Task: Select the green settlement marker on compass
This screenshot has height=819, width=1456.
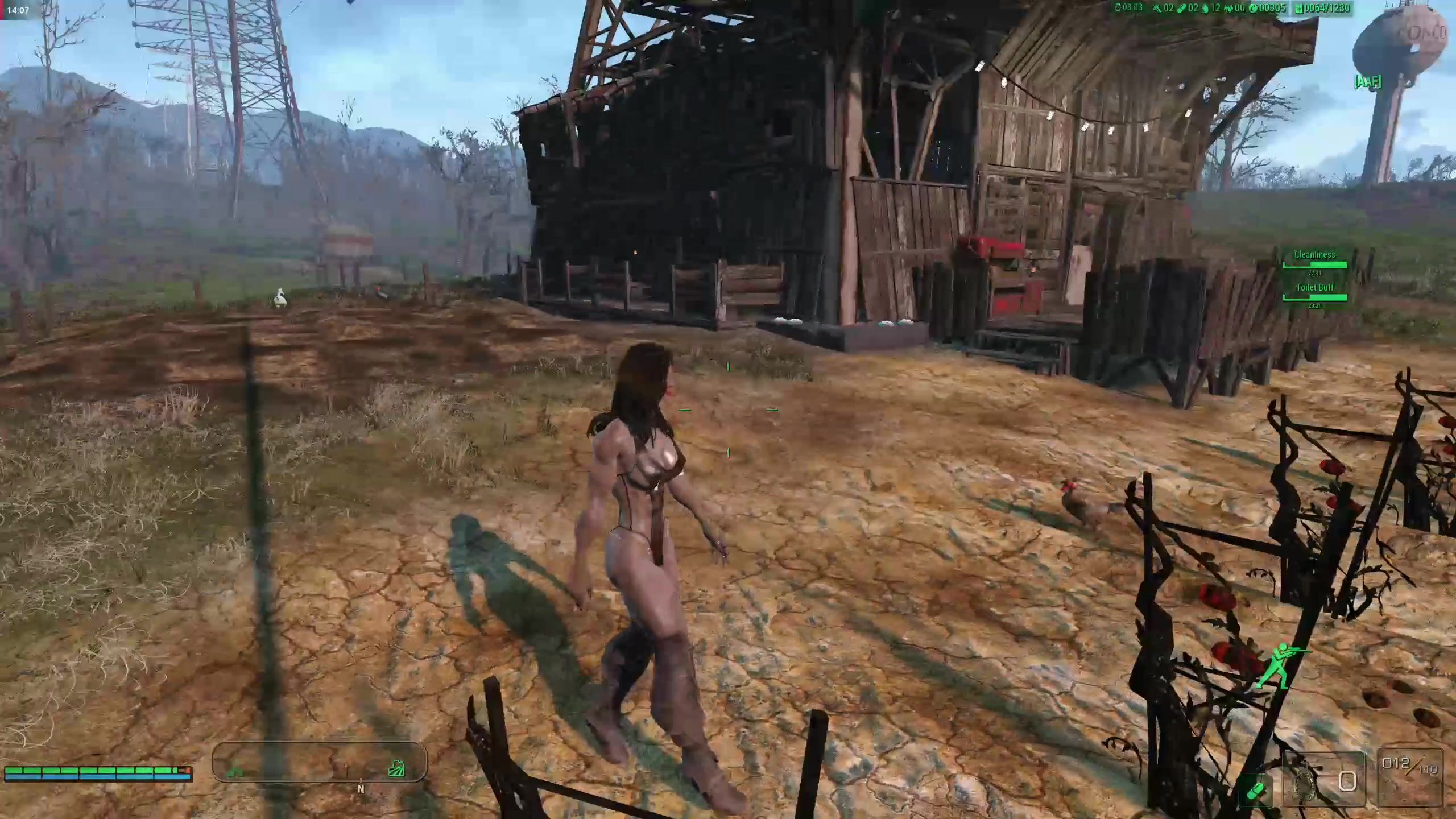Action: click(x=236, y=772)
